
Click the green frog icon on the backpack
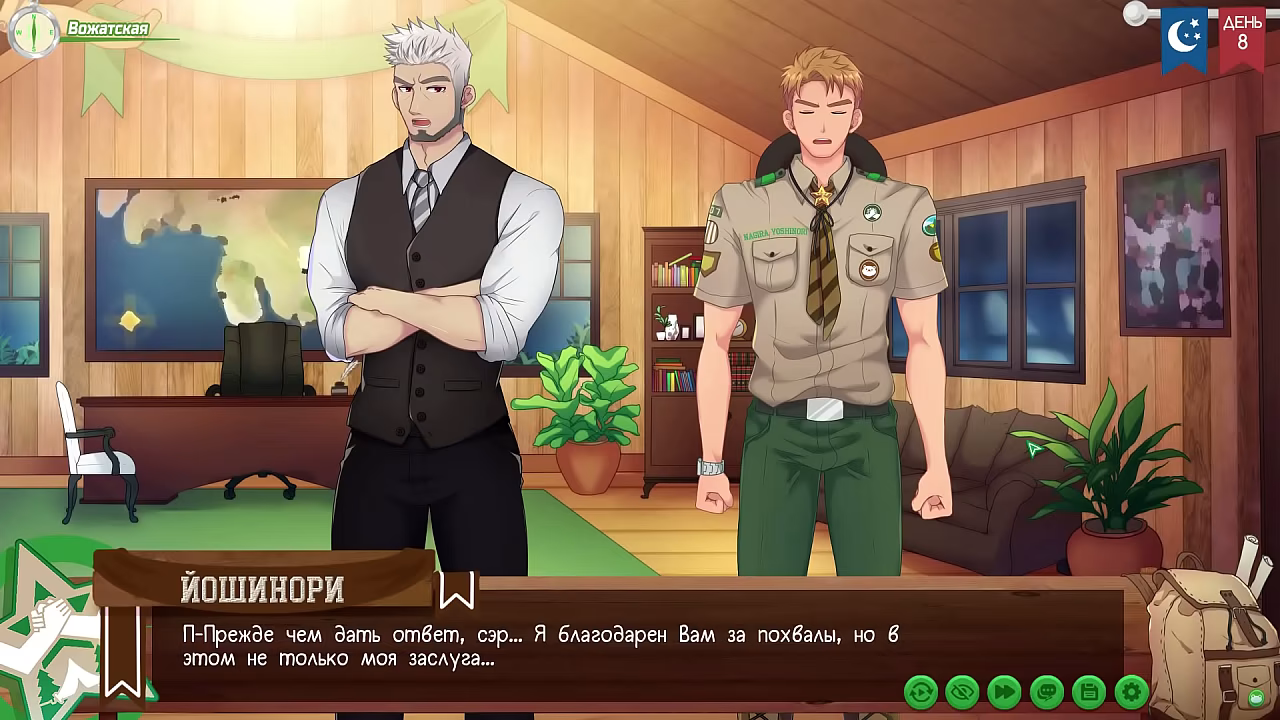(1257, 698)
